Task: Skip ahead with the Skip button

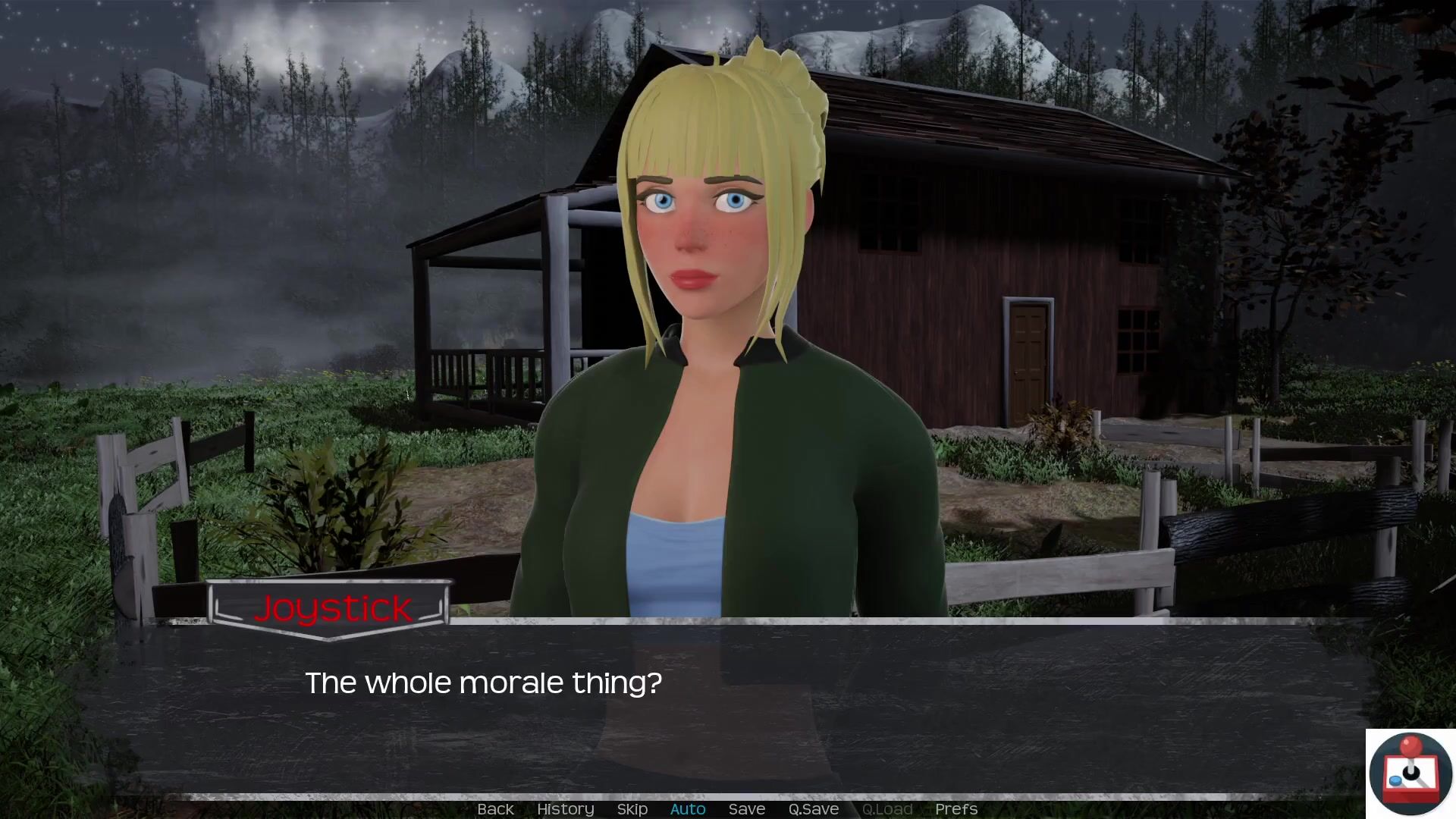Action: pyautogui.click(x=632, y=809)
